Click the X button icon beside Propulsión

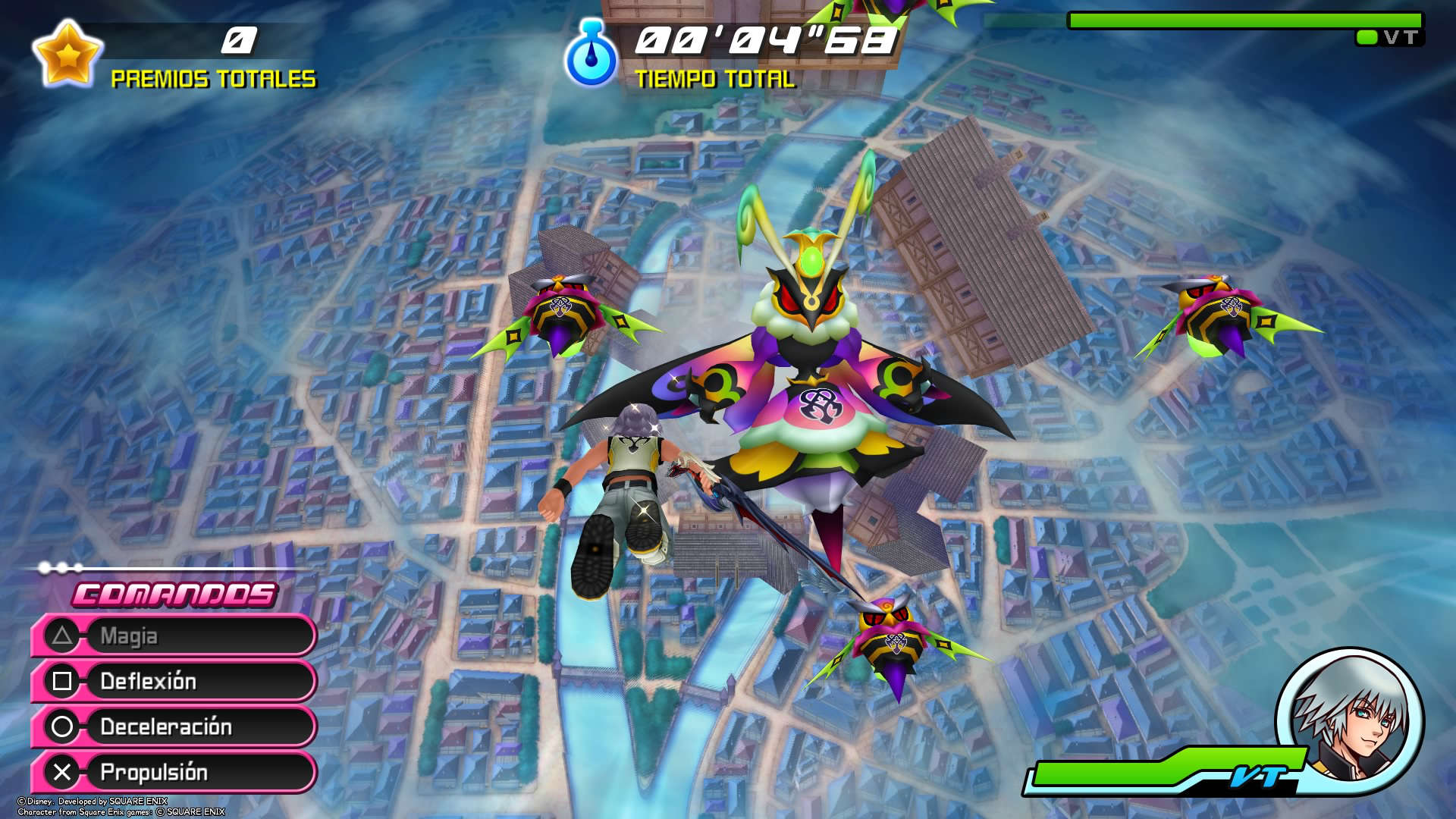[63, 773]
